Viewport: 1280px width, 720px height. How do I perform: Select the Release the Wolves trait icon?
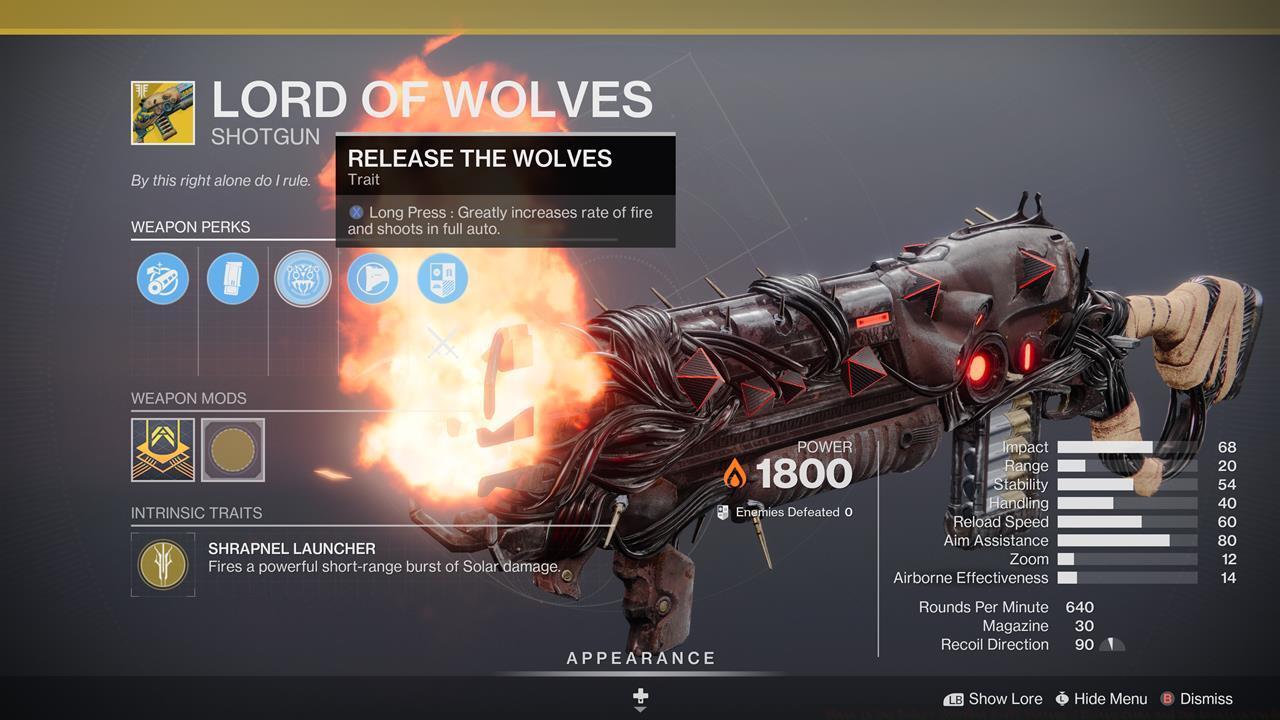(x=302, y=279)
